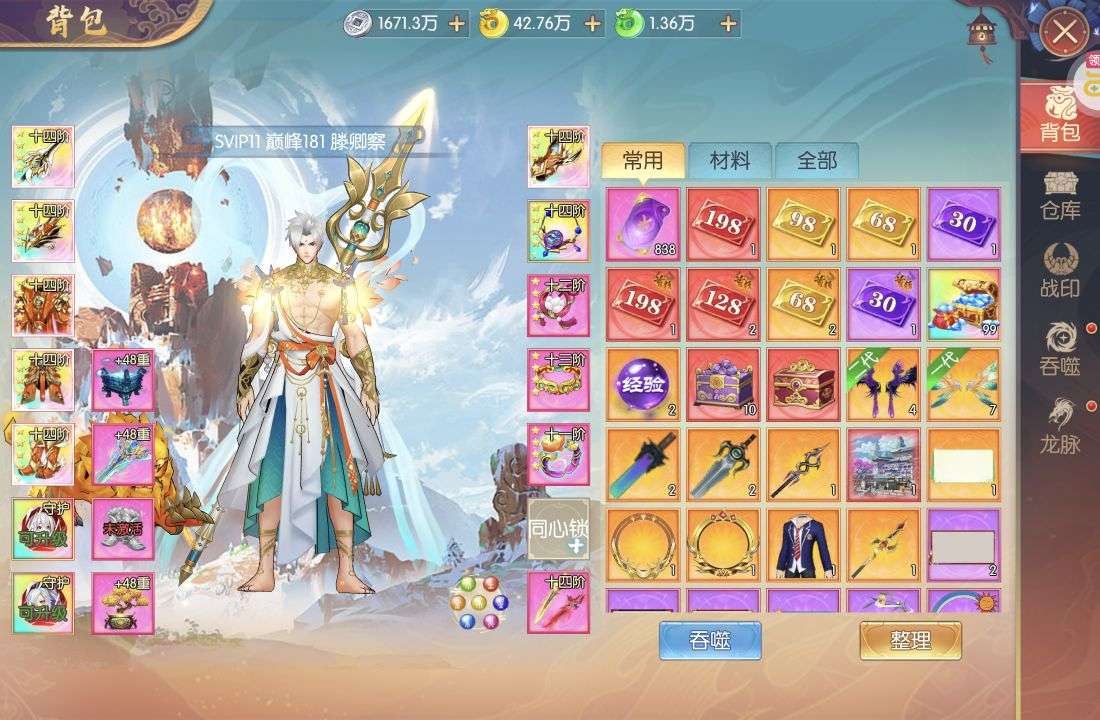The width and height of the screenshot is (1100, 720).
Task: Click the 吞噬 button below inventory
Action: [x=710, y=640]
